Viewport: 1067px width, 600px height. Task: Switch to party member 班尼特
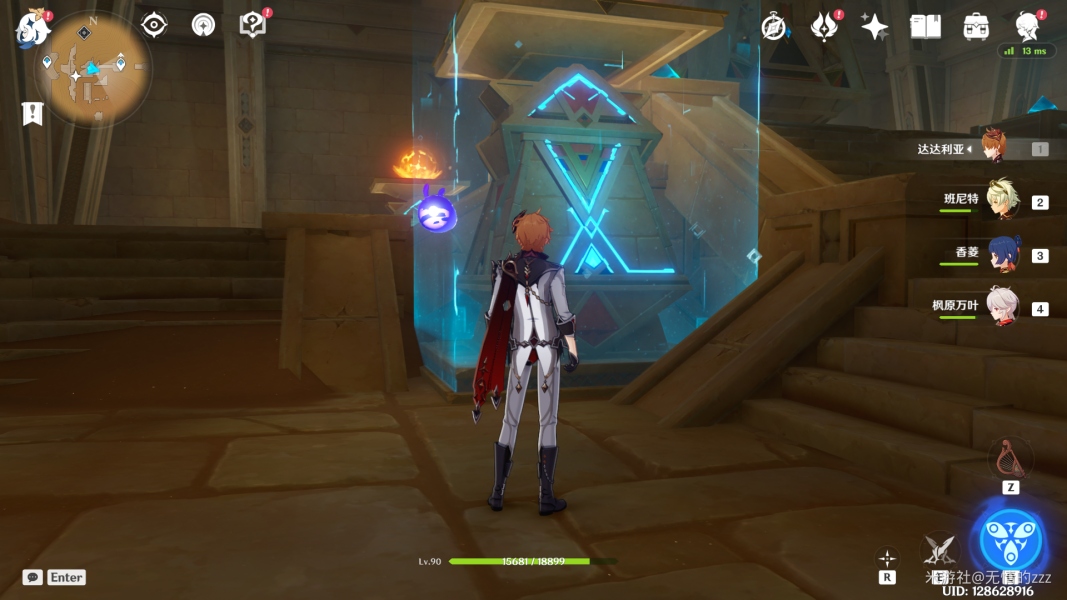(x=1001, y=200)
